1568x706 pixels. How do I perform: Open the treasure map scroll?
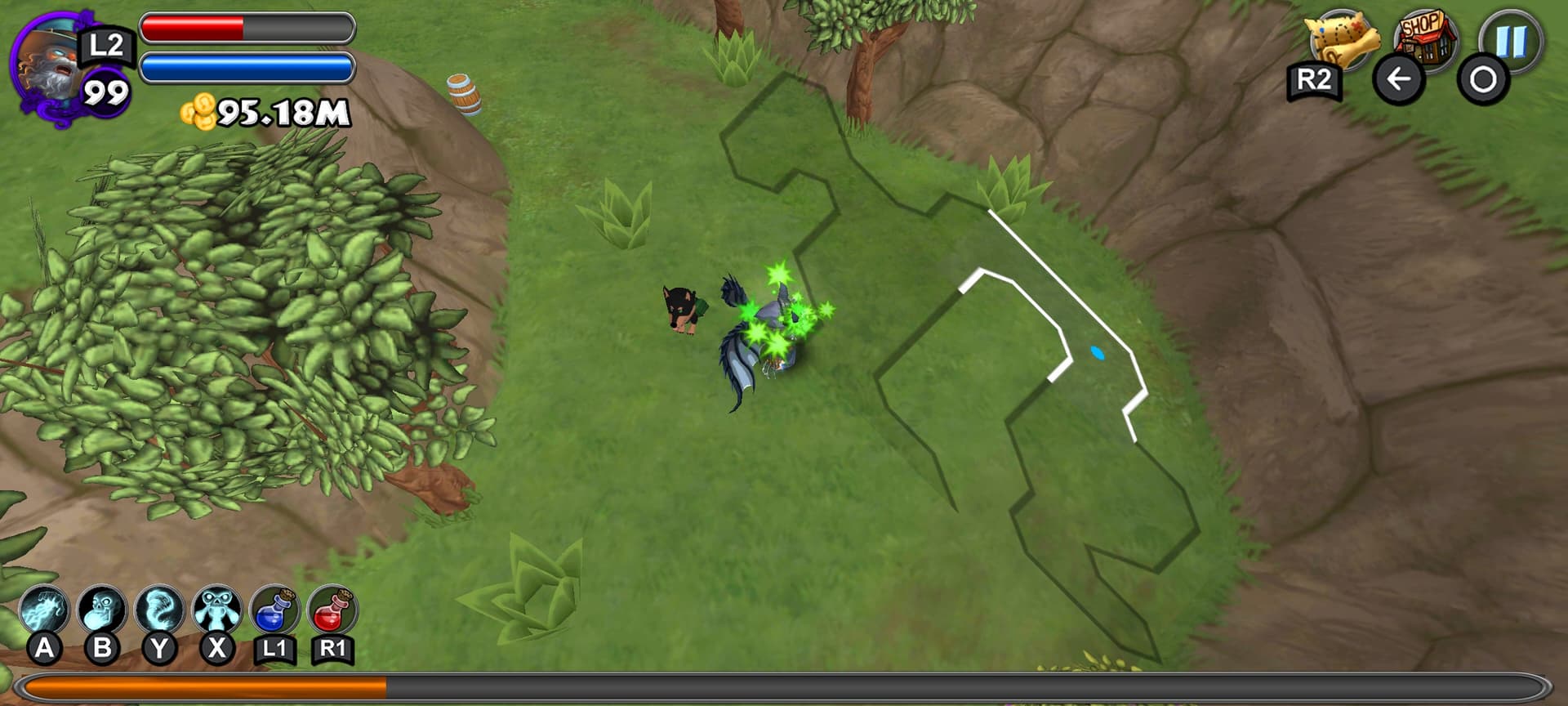point(1342,39)
